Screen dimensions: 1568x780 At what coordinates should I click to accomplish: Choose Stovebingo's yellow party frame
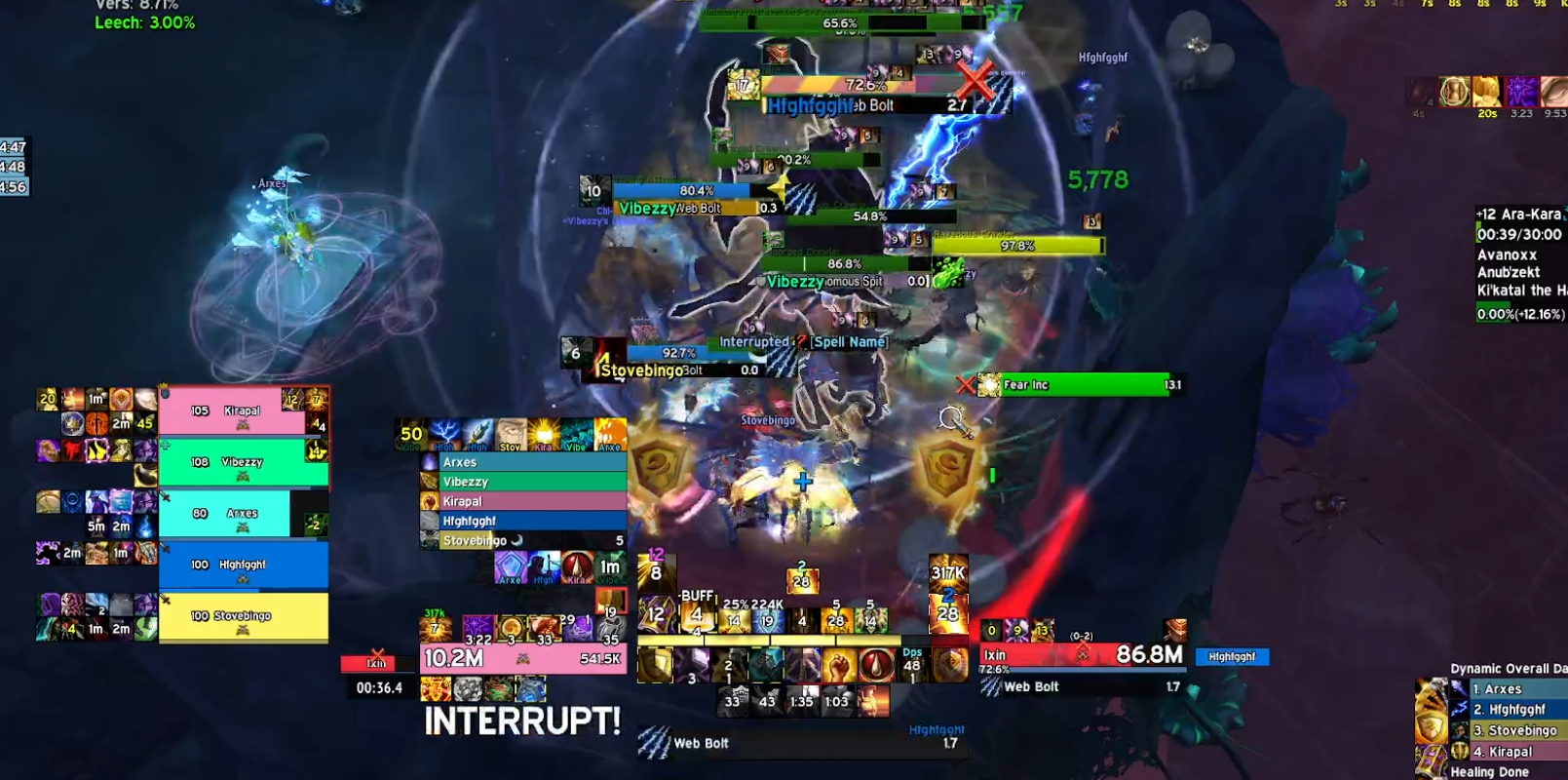(x=243, y=616)
